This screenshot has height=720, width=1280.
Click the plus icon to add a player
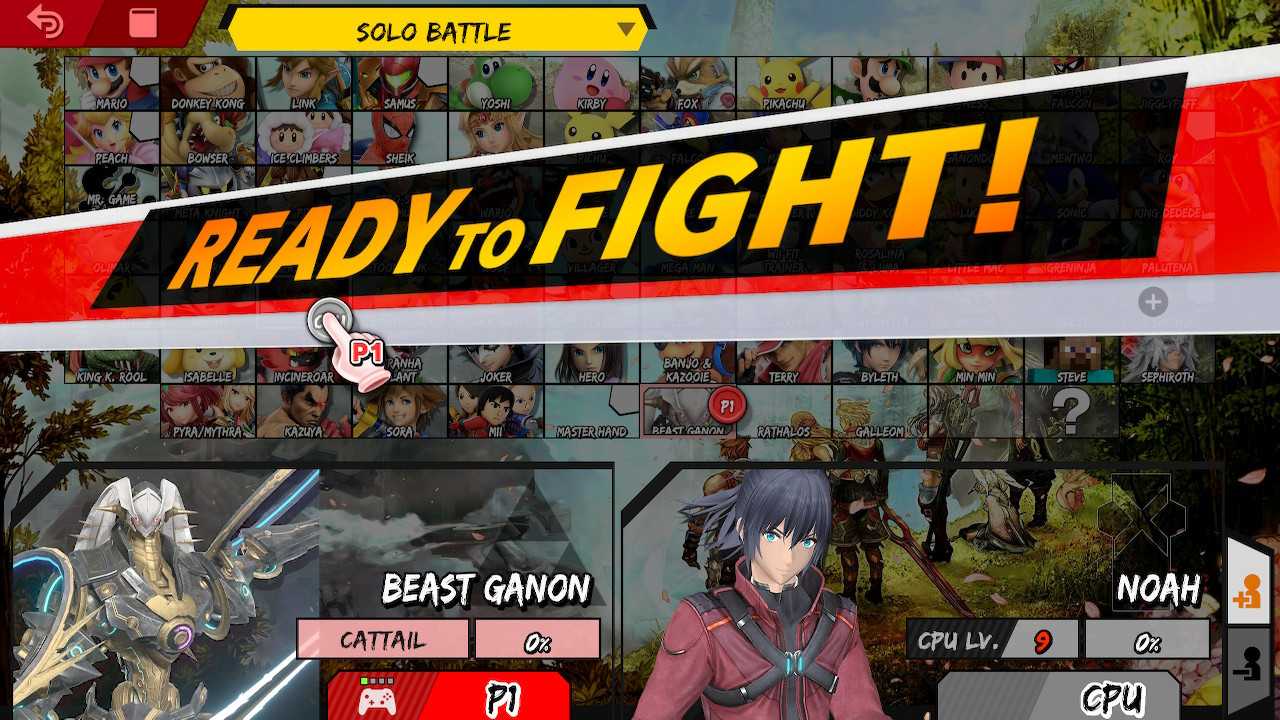[x=1151, y=300]
